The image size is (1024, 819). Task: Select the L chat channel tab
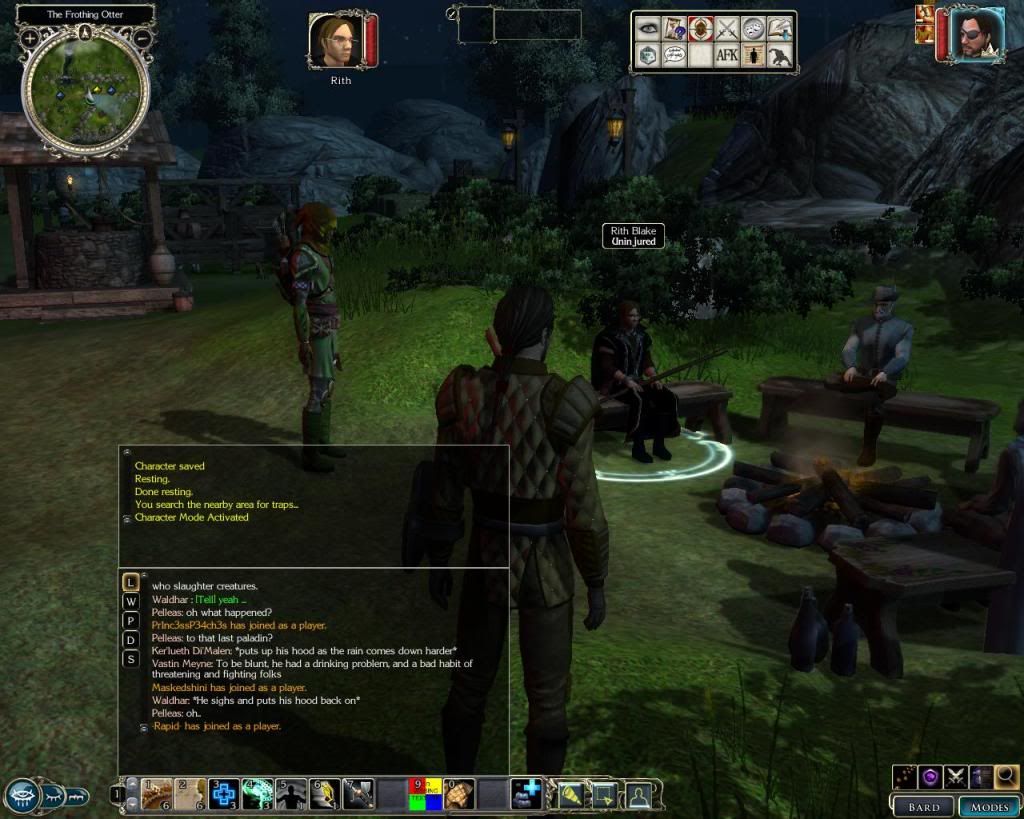[x=130, y=581]
